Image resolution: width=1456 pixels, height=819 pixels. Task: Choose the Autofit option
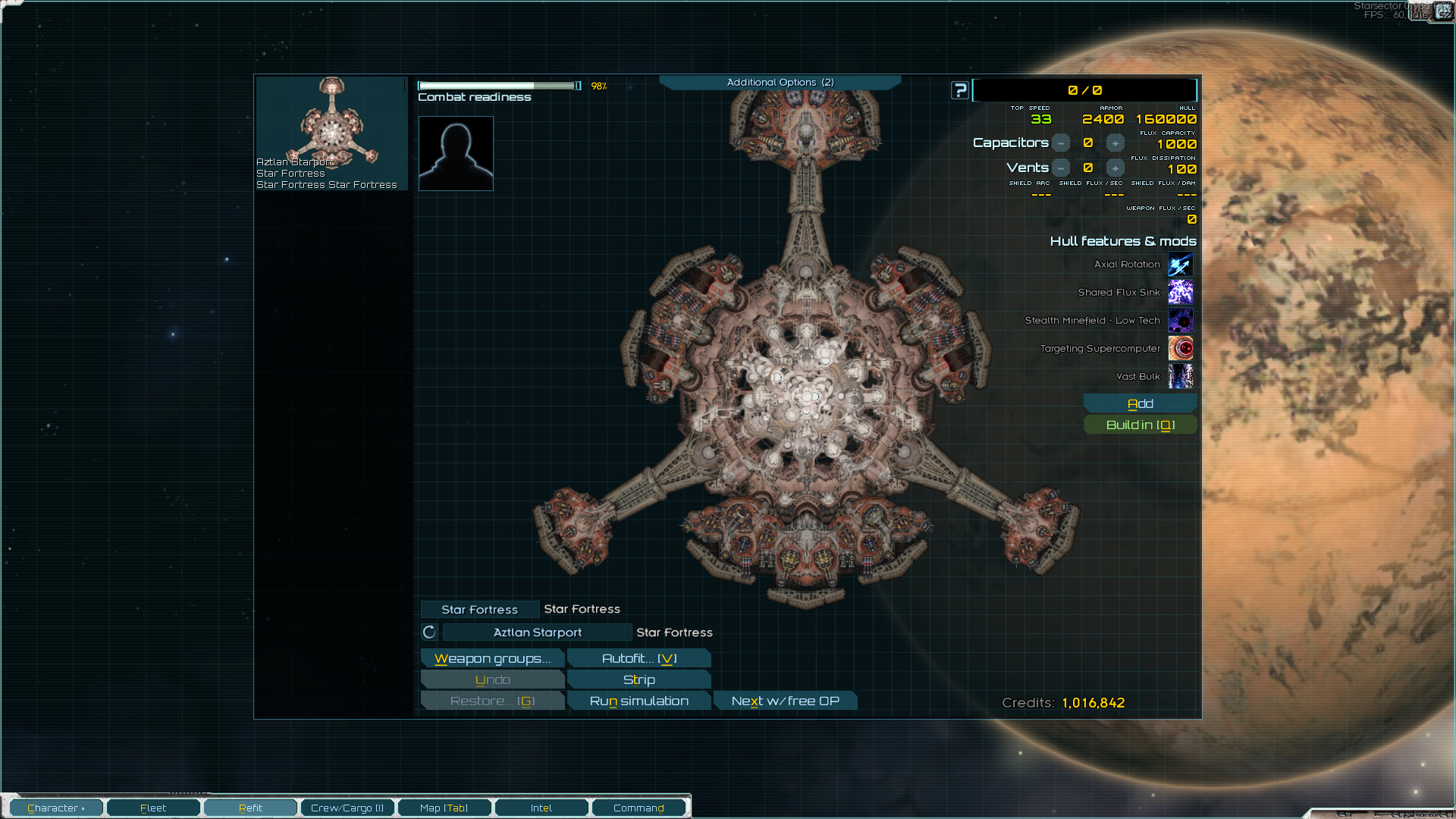(639, 658)
